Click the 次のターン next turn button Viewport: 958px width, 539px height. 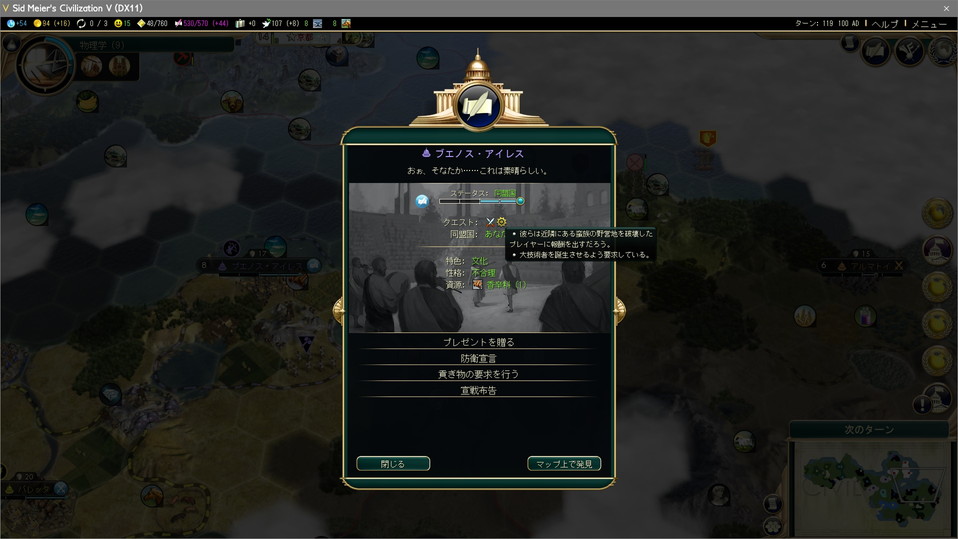(x=869, y=430)
